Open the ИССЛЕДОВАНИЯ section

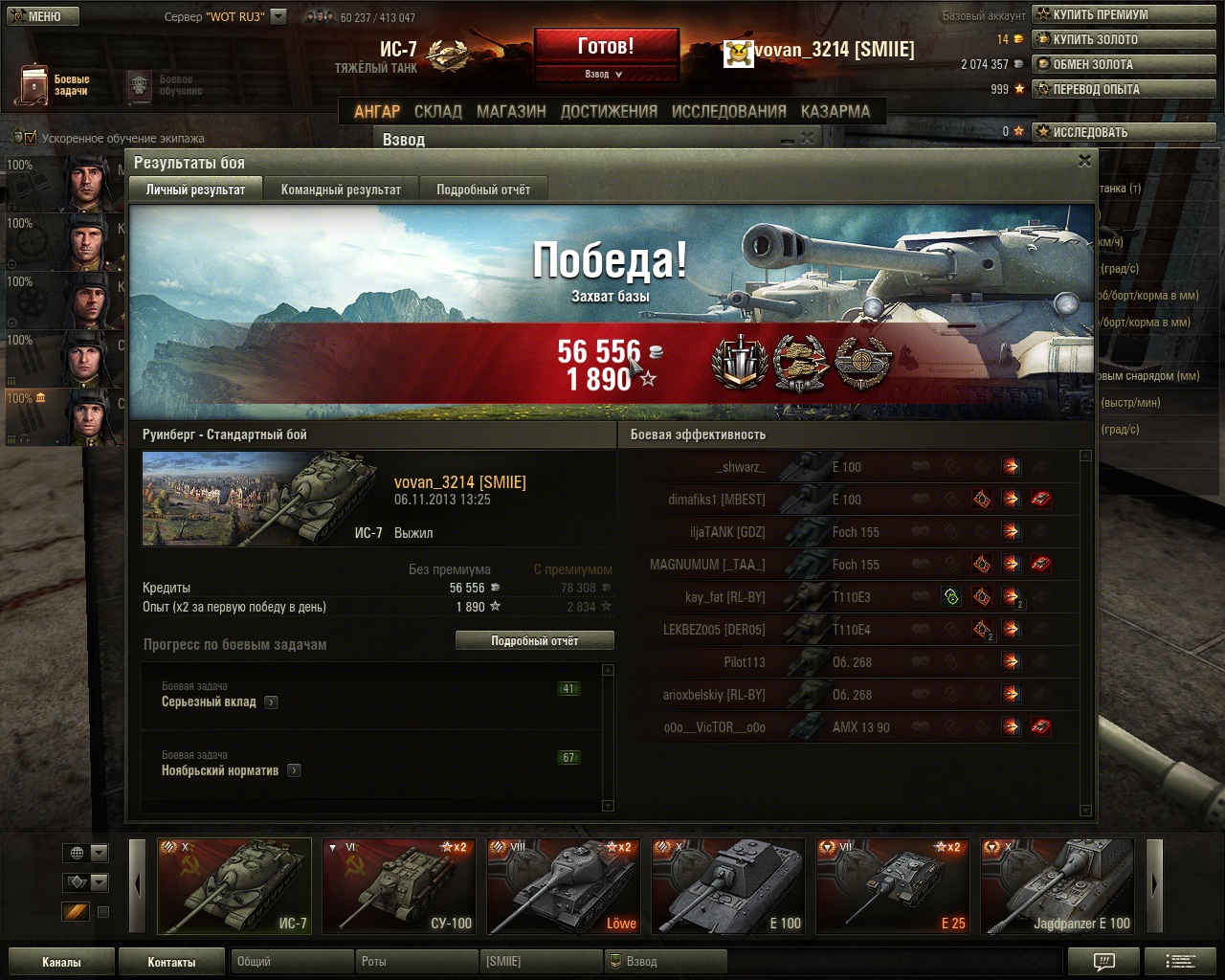[728, 112]
